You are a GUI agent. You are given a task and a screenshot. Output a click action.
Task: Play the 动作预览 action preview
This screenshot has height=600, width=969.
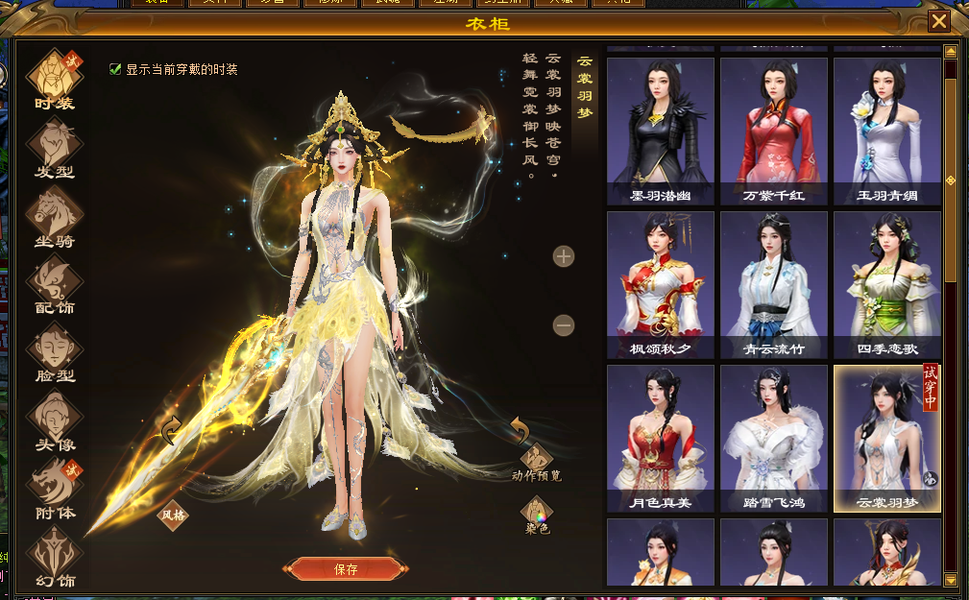pyautogui.click(x=537, y=459)
